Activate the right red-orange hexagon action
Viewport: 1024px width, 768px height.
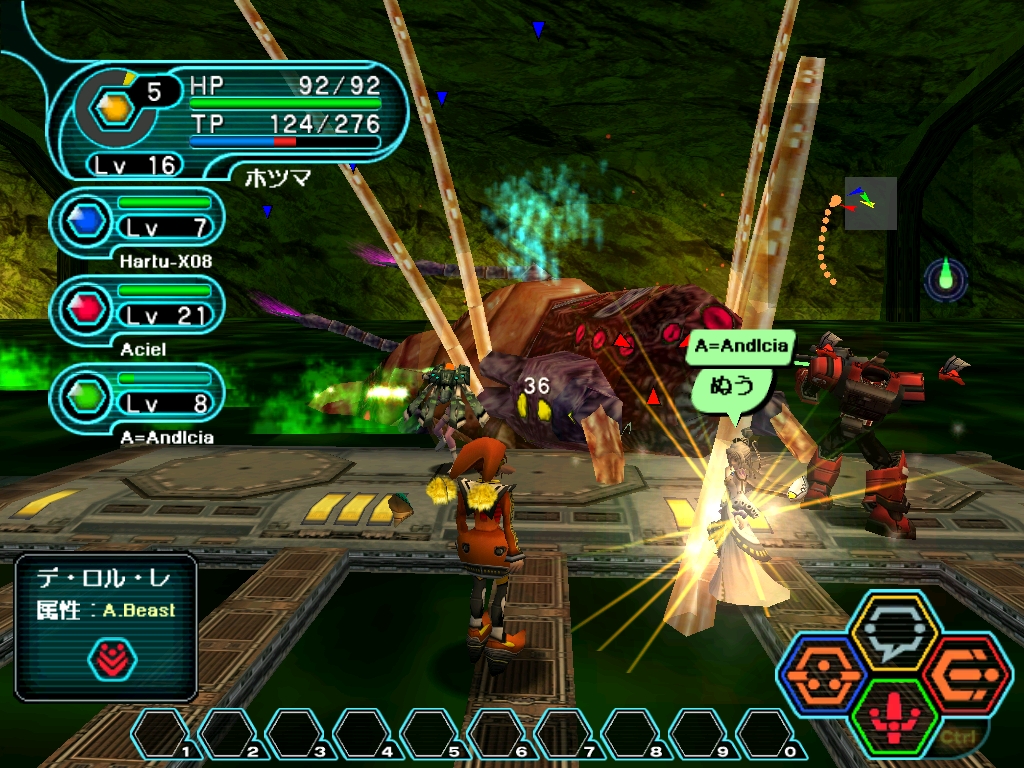pyautogui.click(x=967, y=675)
